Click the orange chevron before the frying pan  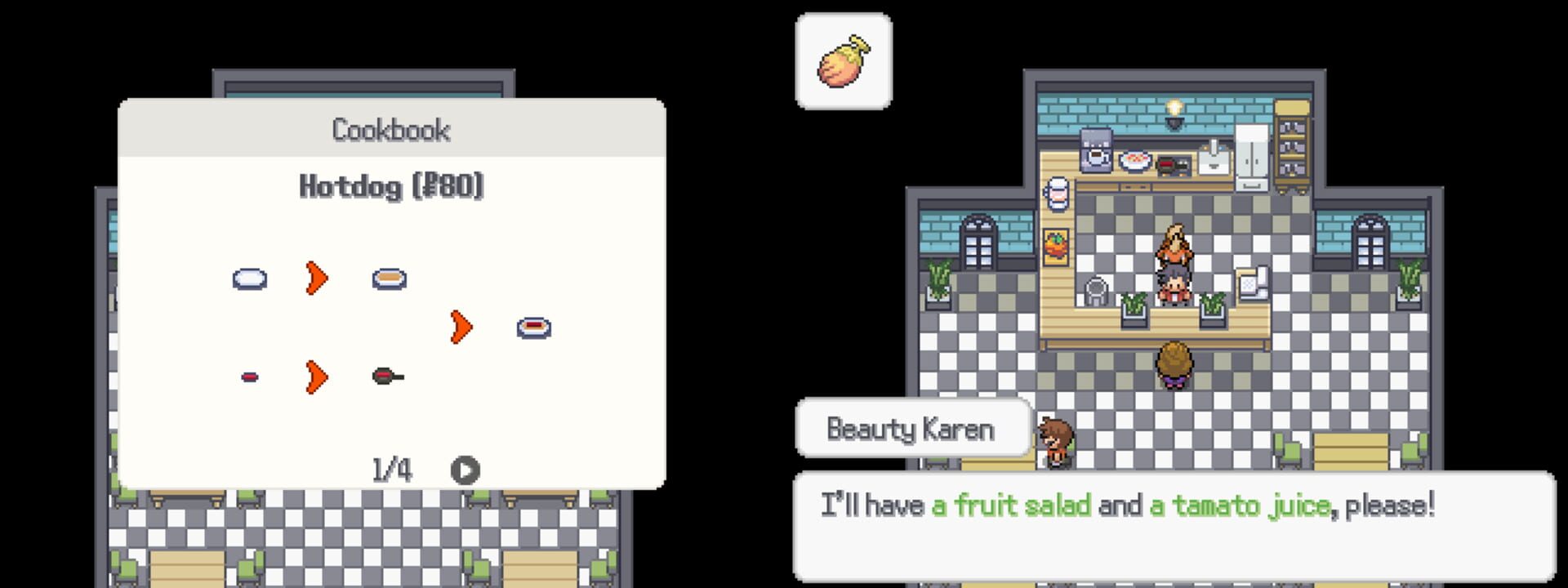(x=315, y=376)
